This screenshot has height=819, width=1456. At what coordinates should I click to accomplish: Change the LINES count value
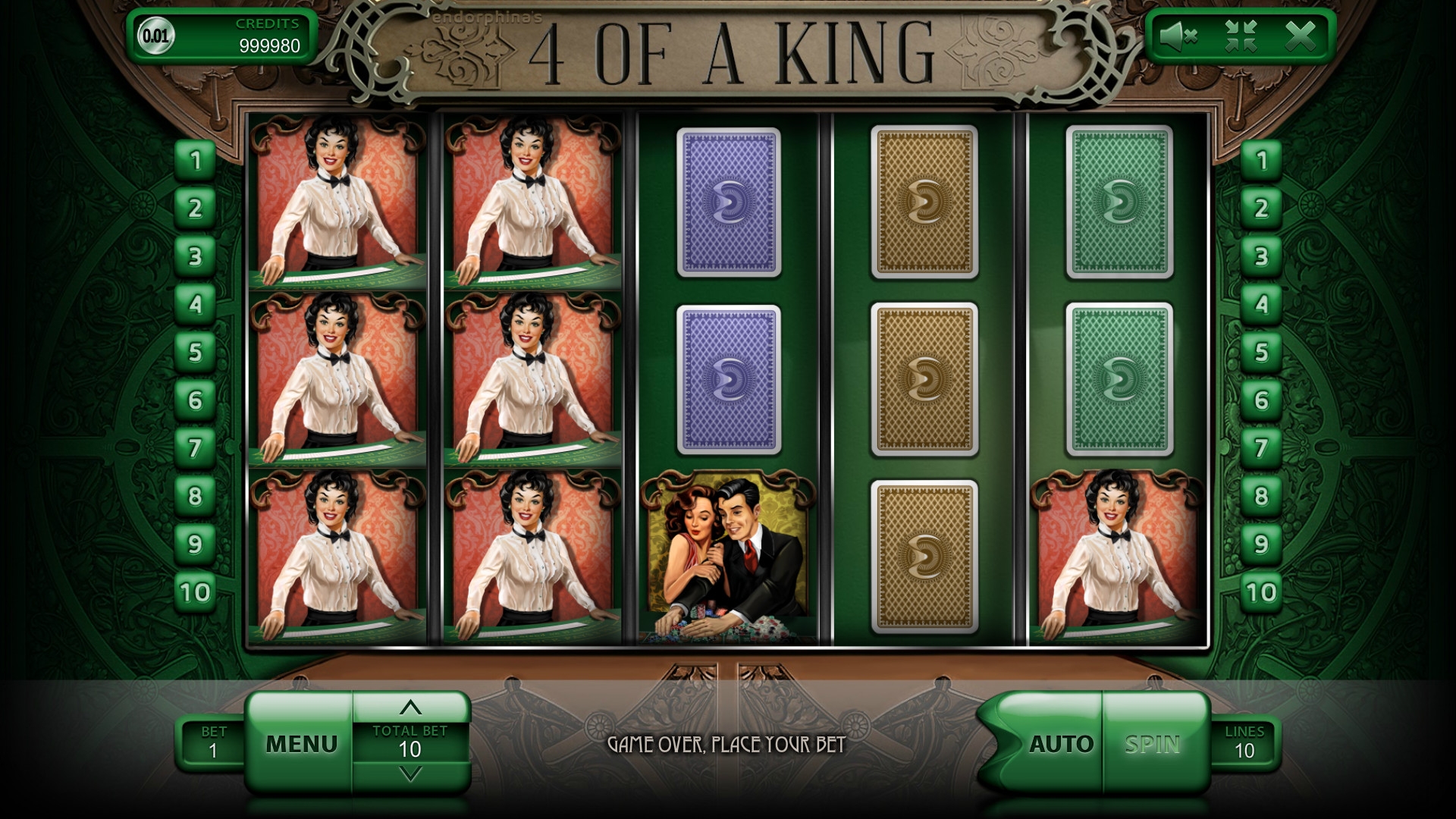[x=1244, y=742]
